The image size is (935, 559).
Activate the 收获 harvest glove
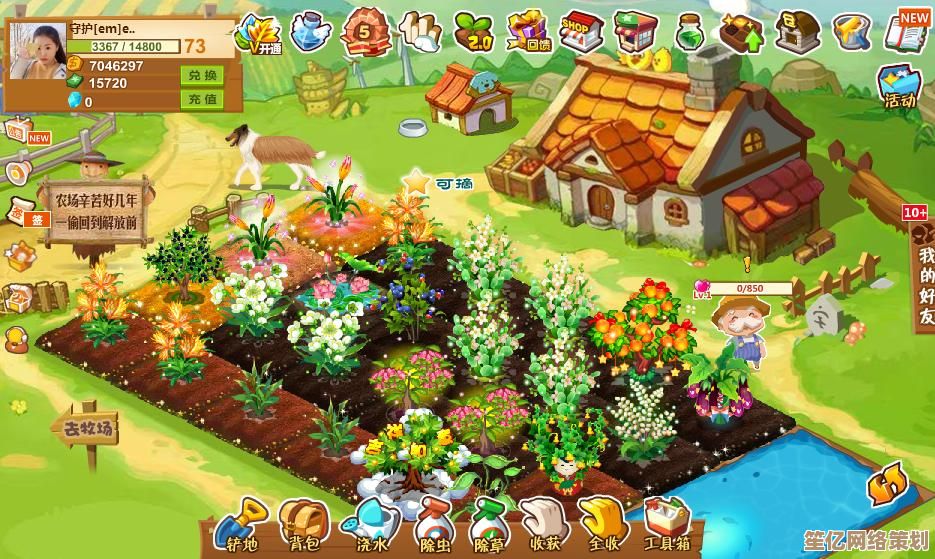coord(545,520)
